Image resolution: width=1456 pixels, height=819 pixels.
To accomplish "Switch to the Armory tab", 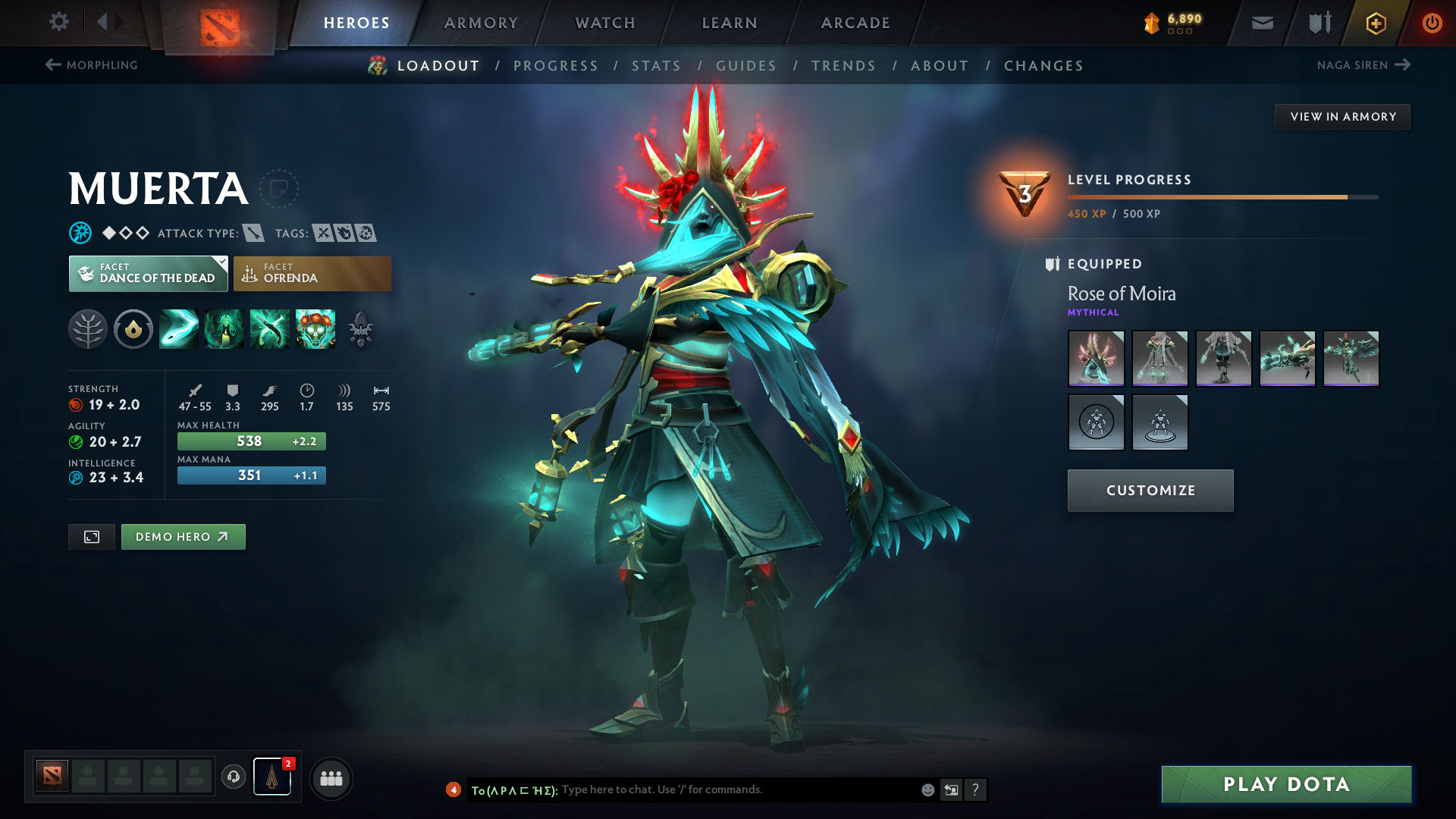I will (481, 23).
